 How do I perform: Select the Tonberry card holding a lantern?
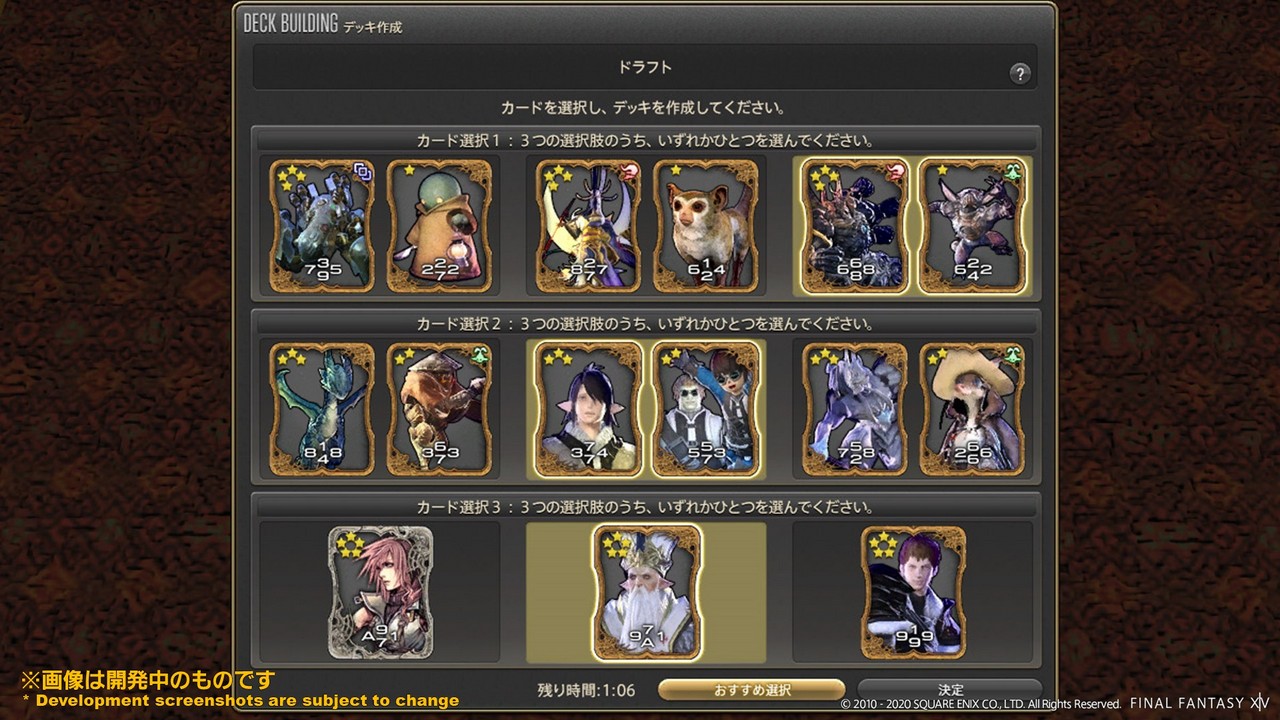(439, 226)
